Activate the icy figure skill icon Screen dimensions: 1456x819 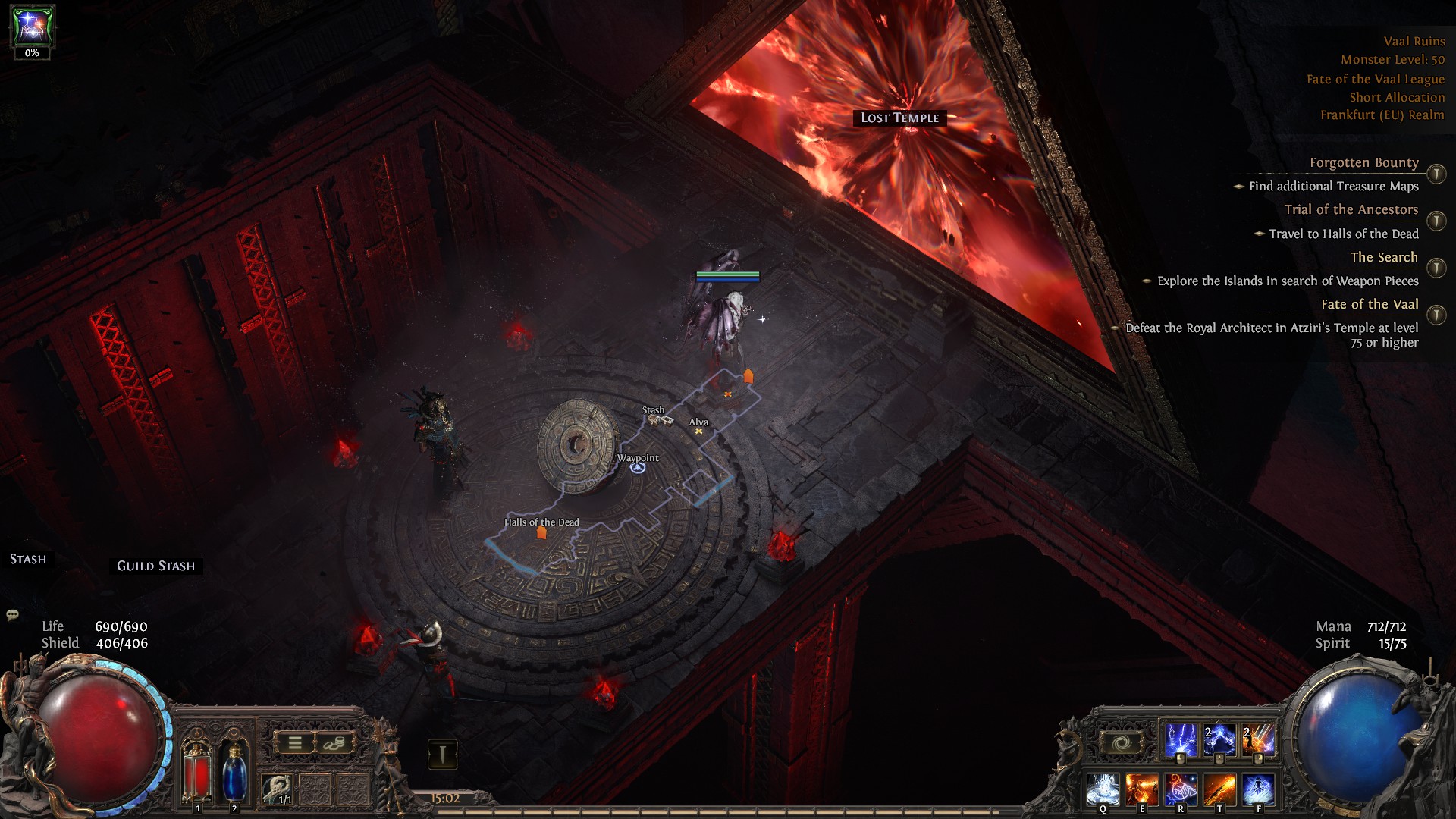pyautogui.click(x=1258, y=789)
